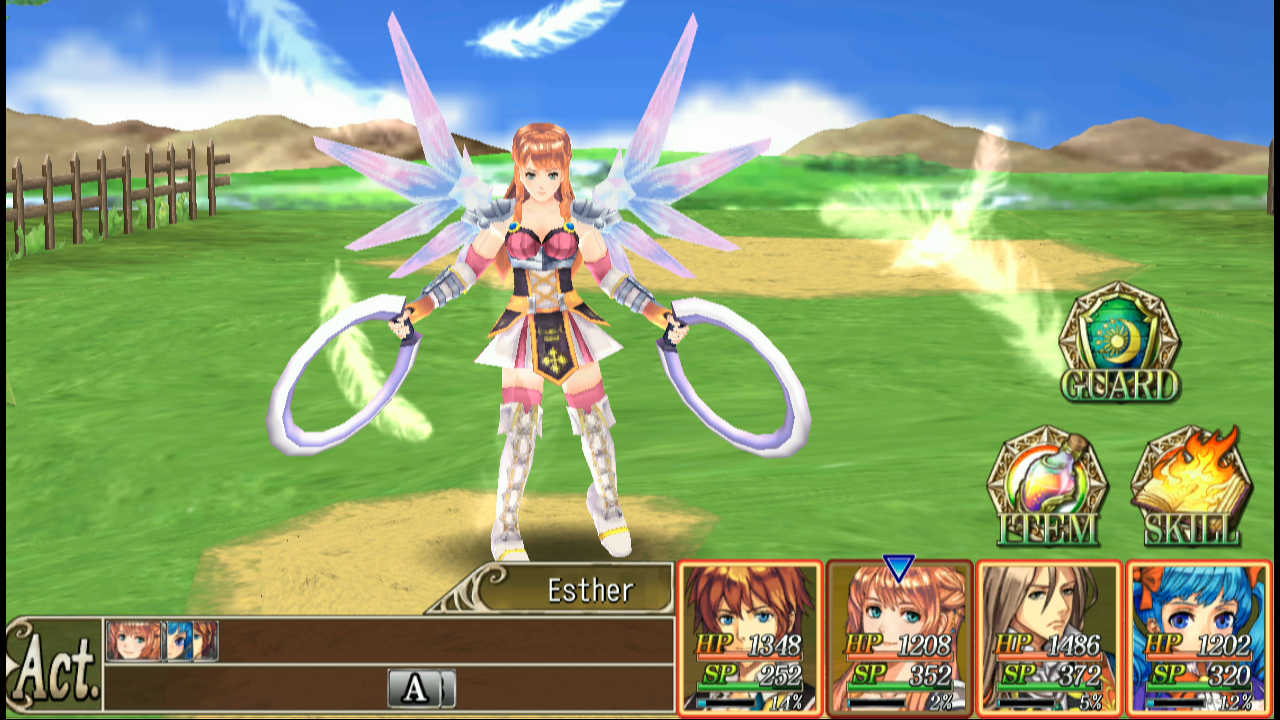Select the long-haired man's party portrait
This screenshot has height=720, width=1280.
click(x=1048, y=638)
